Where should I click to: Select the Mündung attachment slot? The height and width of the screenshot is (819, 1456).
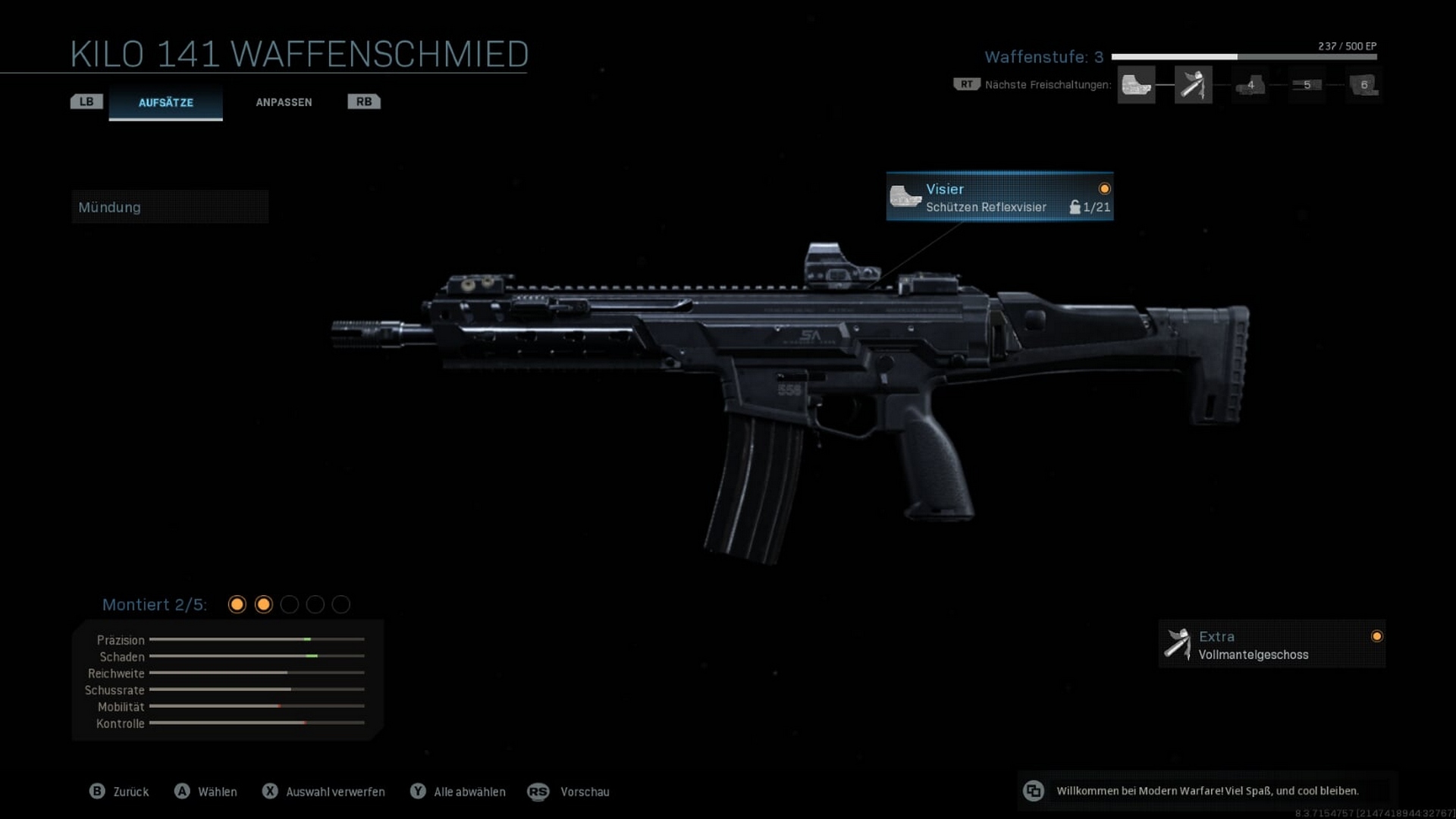point(170,207)
